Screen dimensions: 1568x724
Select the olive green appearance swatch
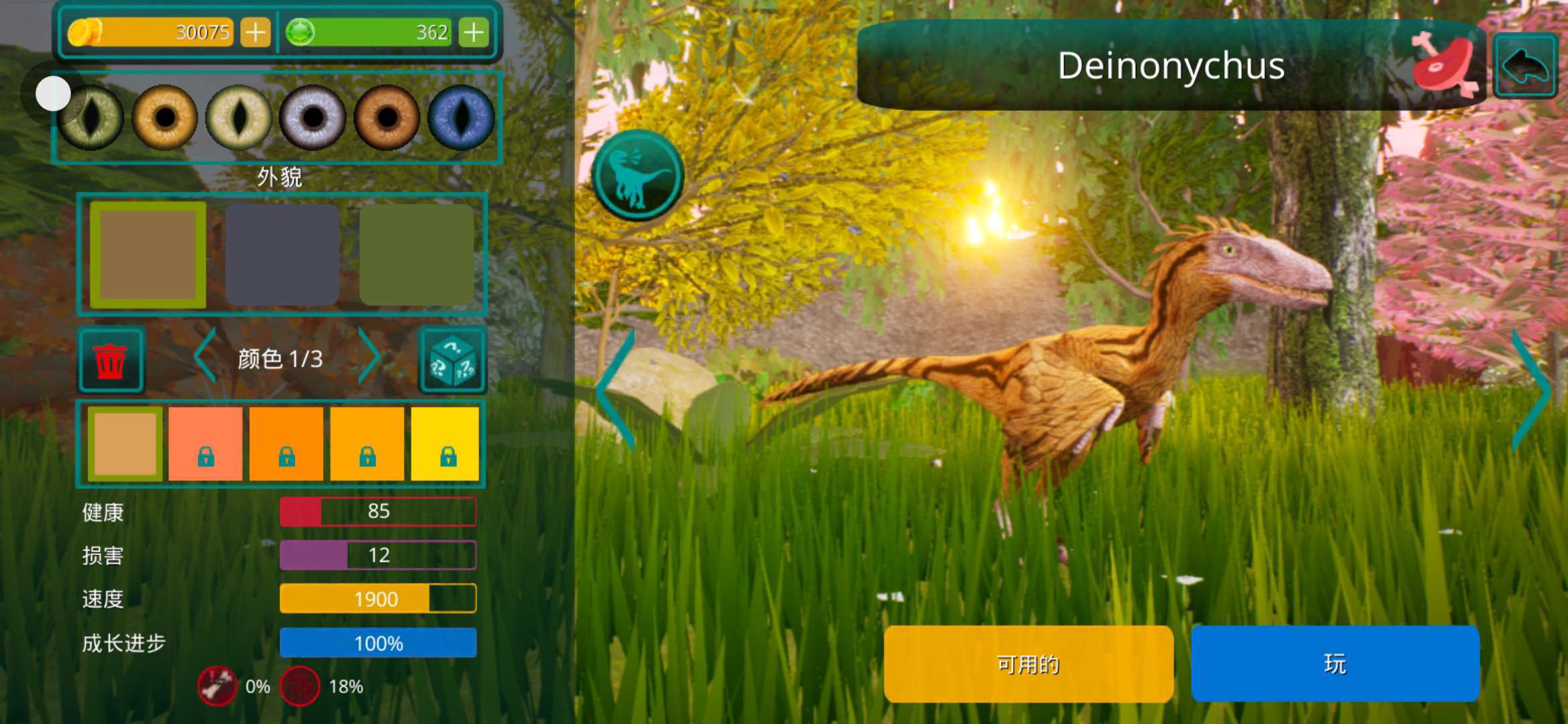point(417,255)
